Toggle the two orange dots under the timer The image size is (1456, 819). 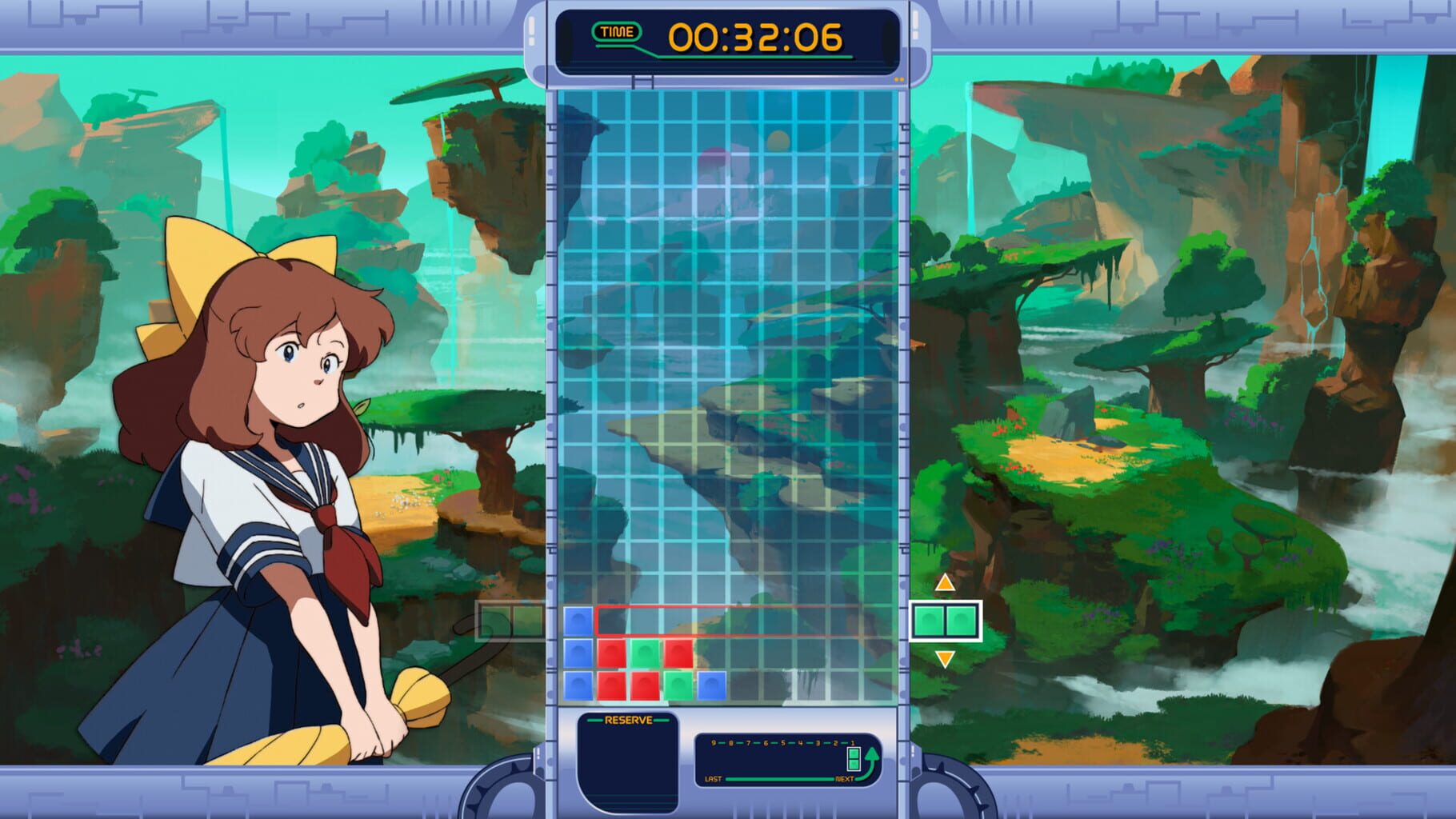tap(898, 80)
